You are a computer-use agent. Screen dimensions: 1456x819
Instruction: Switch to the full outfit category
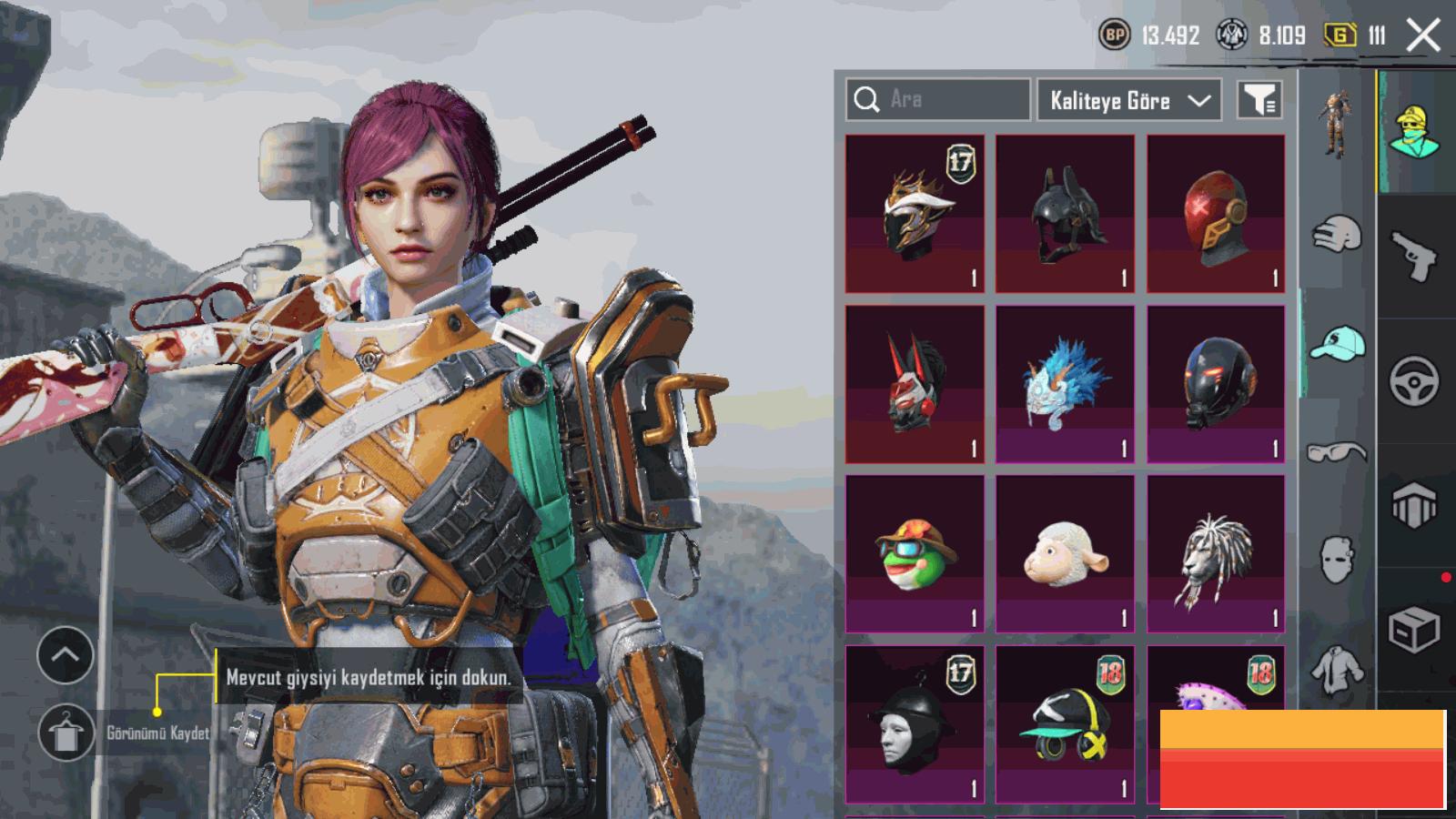point(1336,124)
